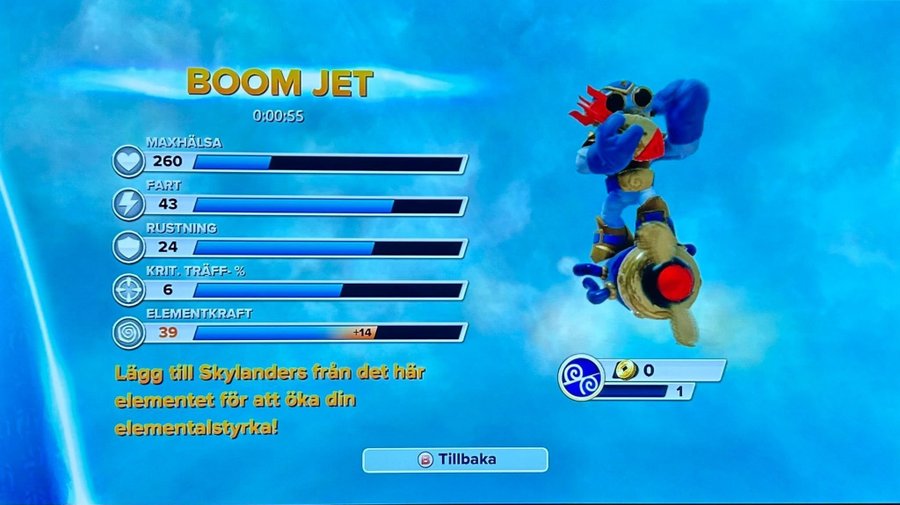900x505 pixels.
Task: Select the Krit. Träff-% stat row
Action: coord(290,290)
